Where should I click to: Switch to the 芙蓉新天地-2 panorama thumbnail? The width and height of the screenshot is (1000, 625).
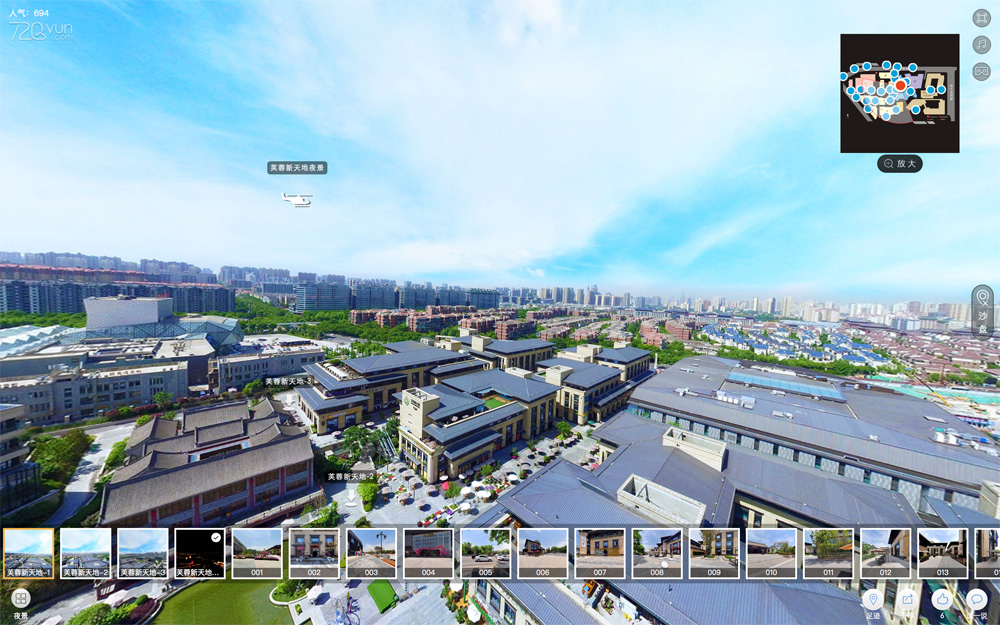[x=85, y=553]
